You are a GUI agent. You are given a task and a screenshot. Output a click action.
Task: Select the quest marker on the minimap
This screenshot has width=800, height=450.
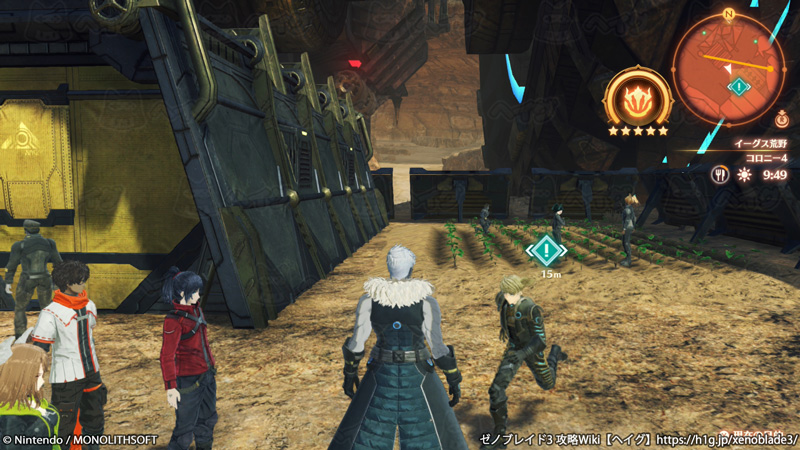(739, 87)
